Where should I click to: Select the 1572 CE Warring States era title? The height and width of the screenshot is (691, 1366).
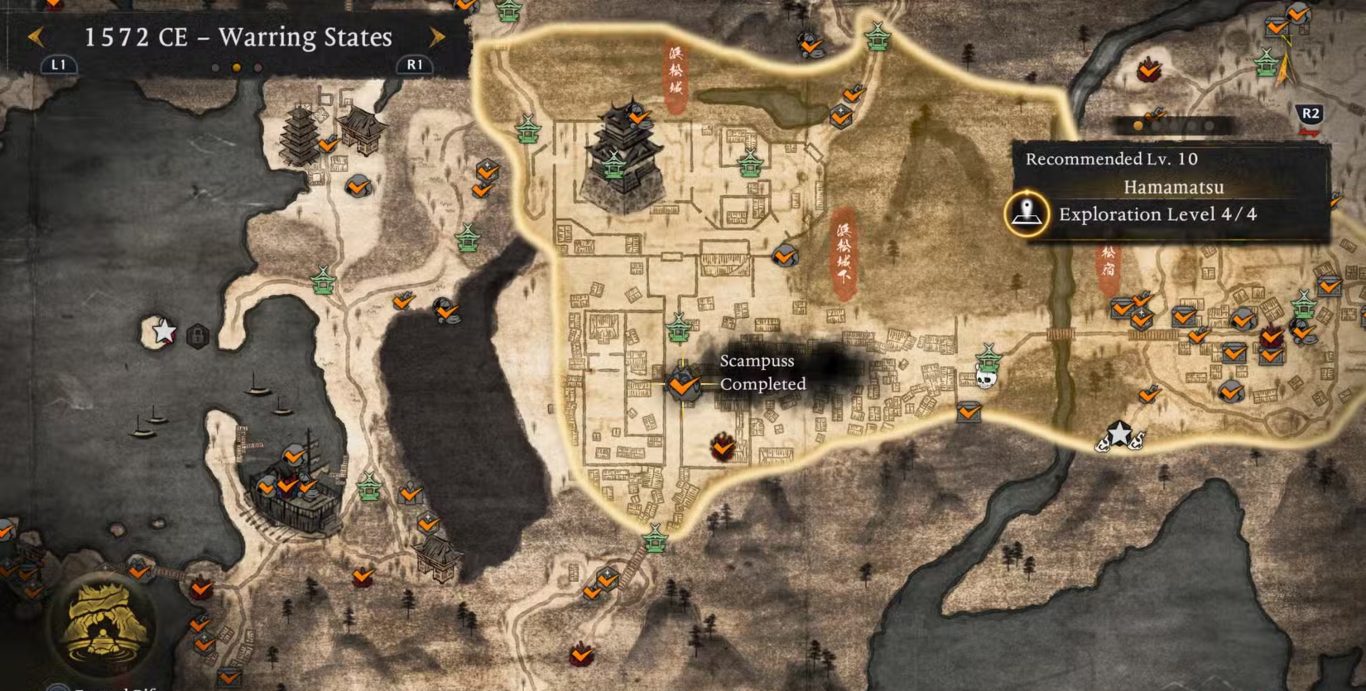[x=238, y=38]
